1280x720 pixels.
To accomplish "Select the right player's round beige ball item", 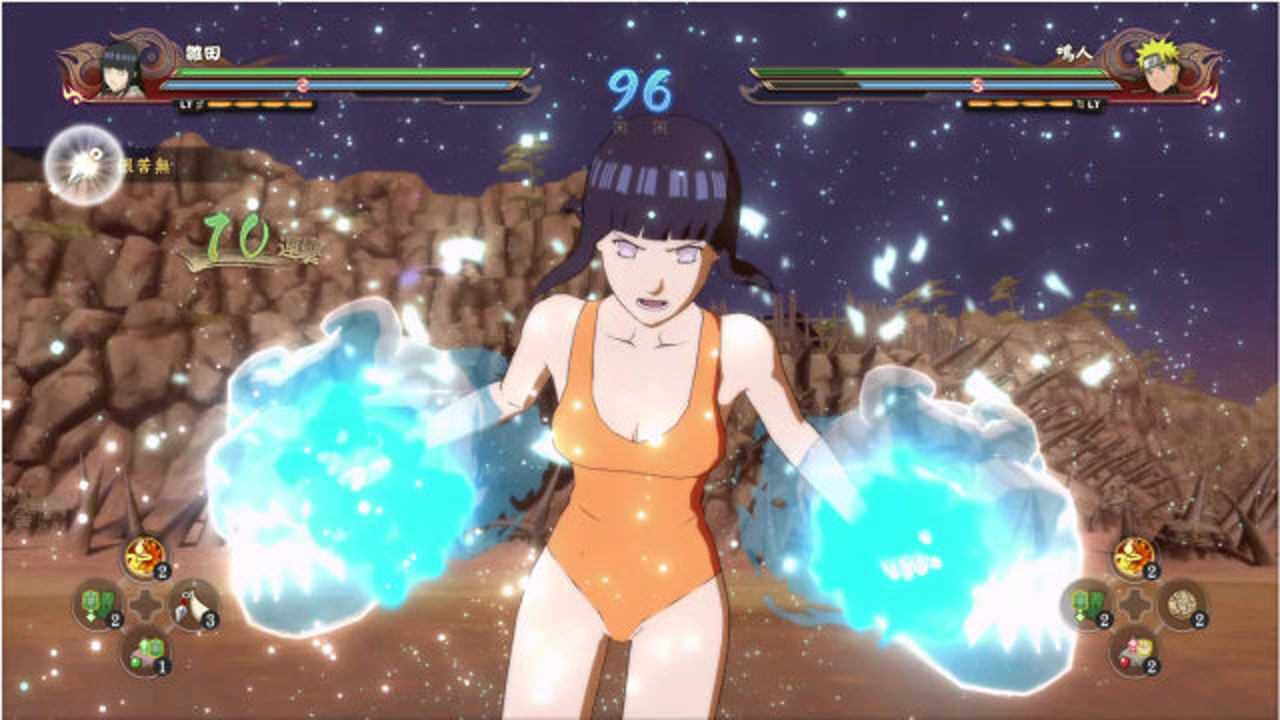I will coord(1181,604).
